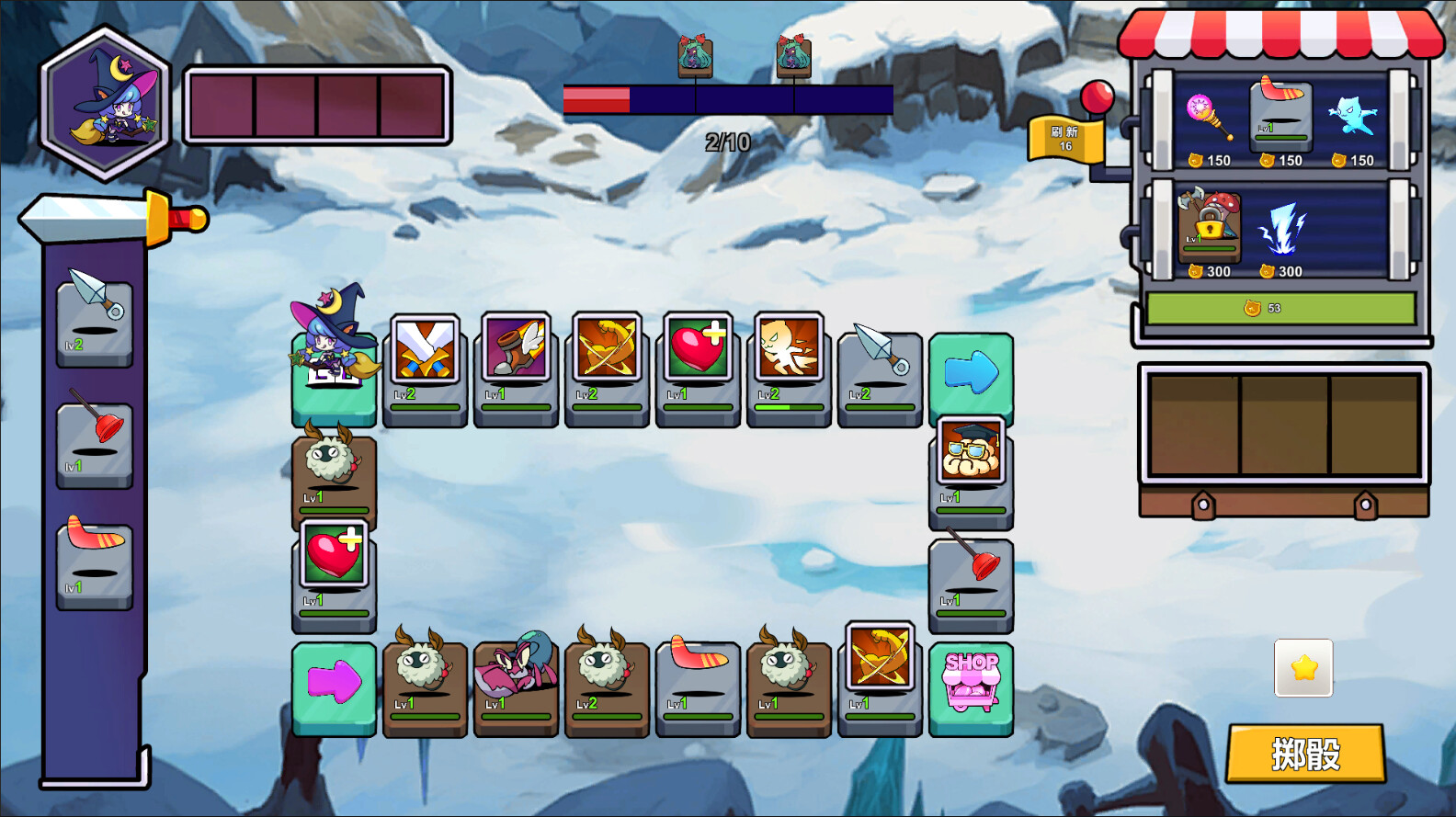This screenshot has height=817, width=1456.
Task: Click the blue arrow tile at the top right corner
Action: coord(972,372)
